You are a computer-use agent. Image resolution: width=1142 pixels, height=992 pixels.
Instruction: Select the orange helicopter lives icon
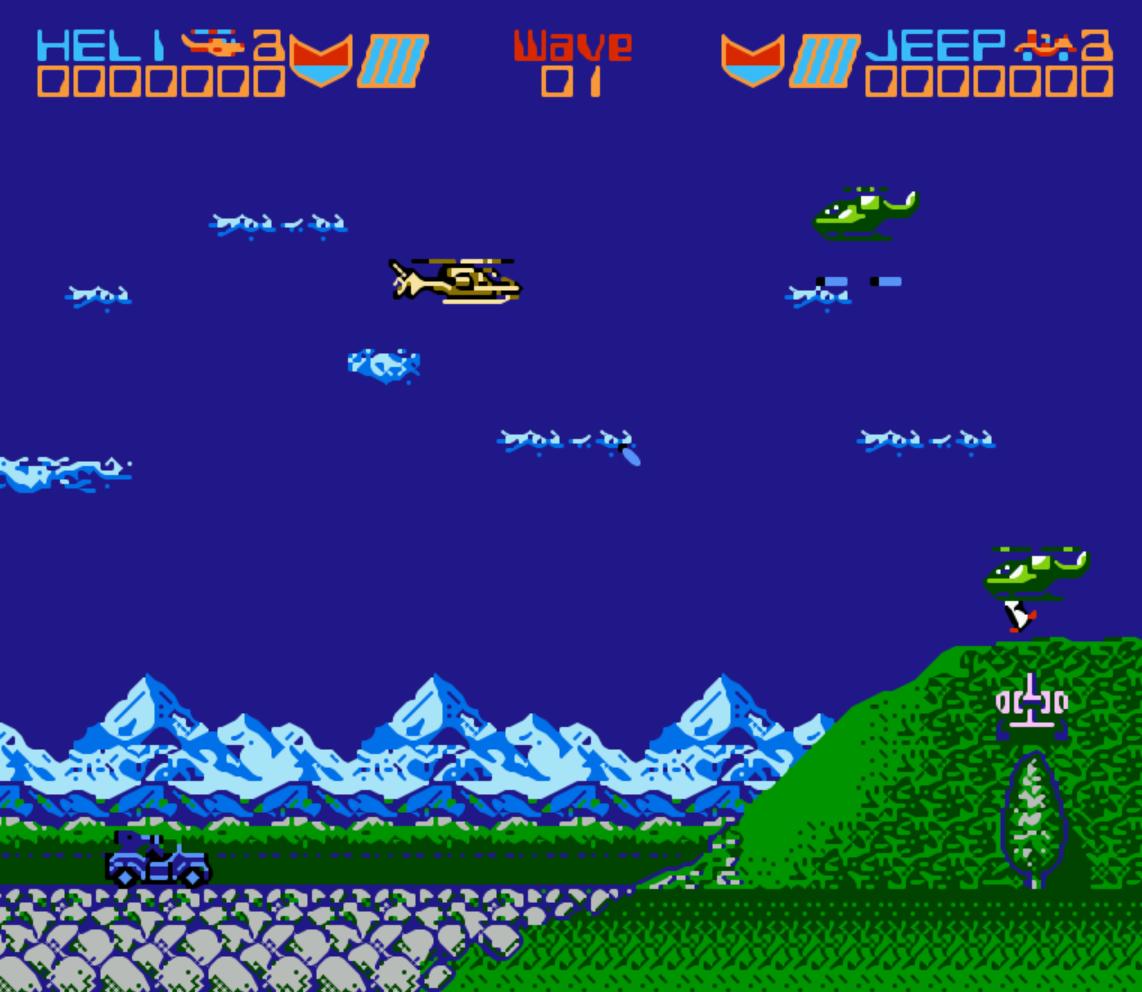coord(214,43)
